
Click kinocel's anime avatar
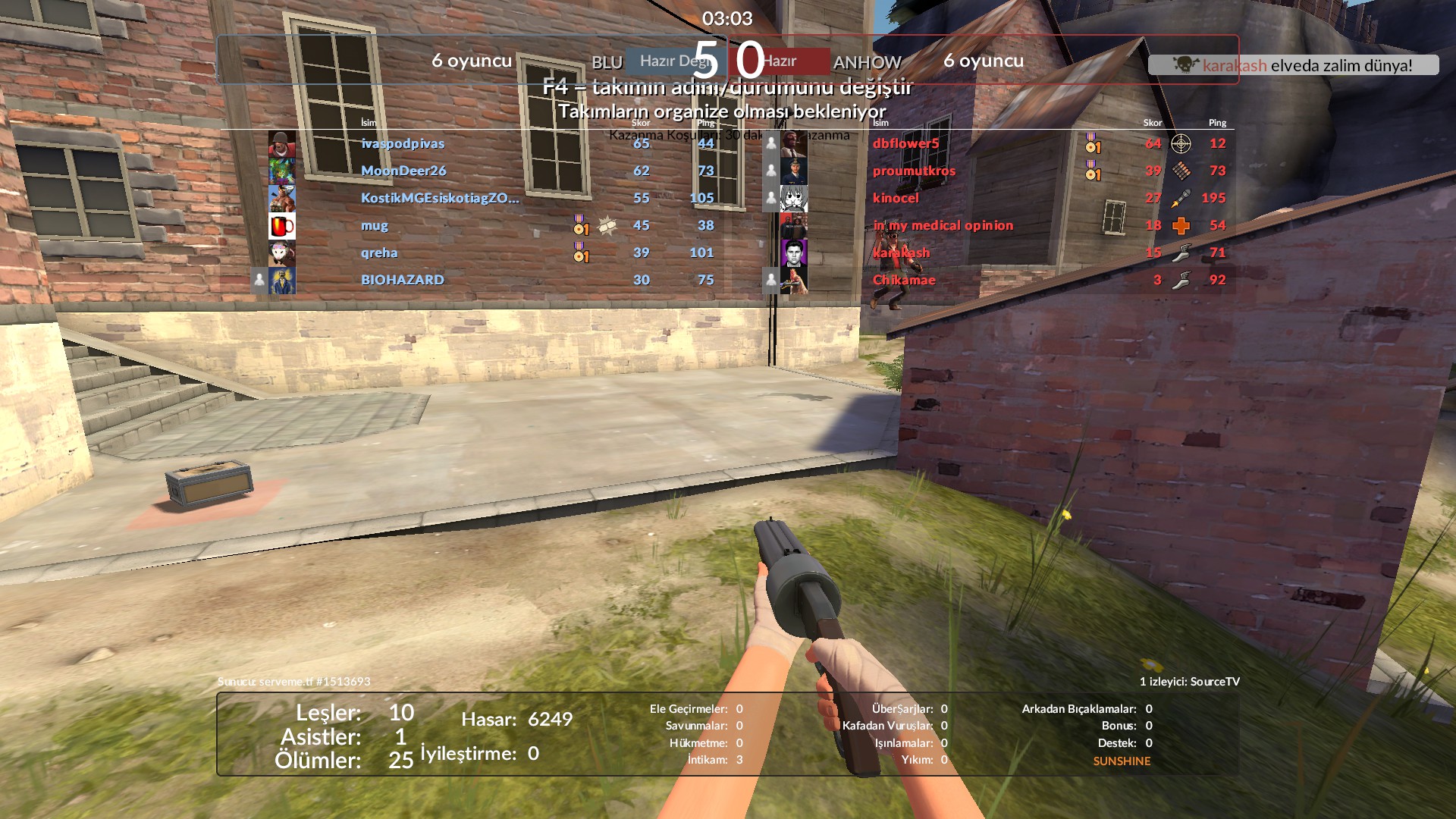click(x=794, y=199)
